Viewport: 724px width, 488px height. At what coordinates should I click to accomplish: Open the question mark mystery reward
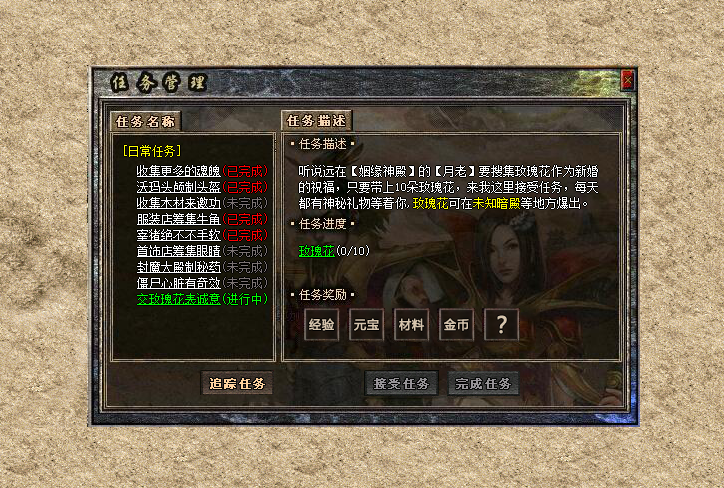click(501, 325)
